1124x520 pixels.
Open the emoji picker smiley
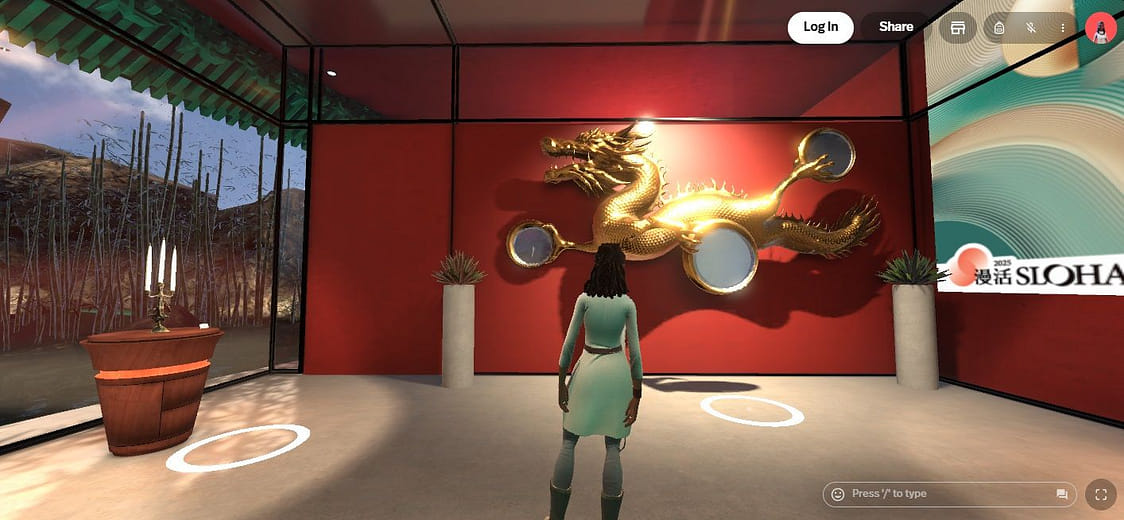click(x=838, y=494)
